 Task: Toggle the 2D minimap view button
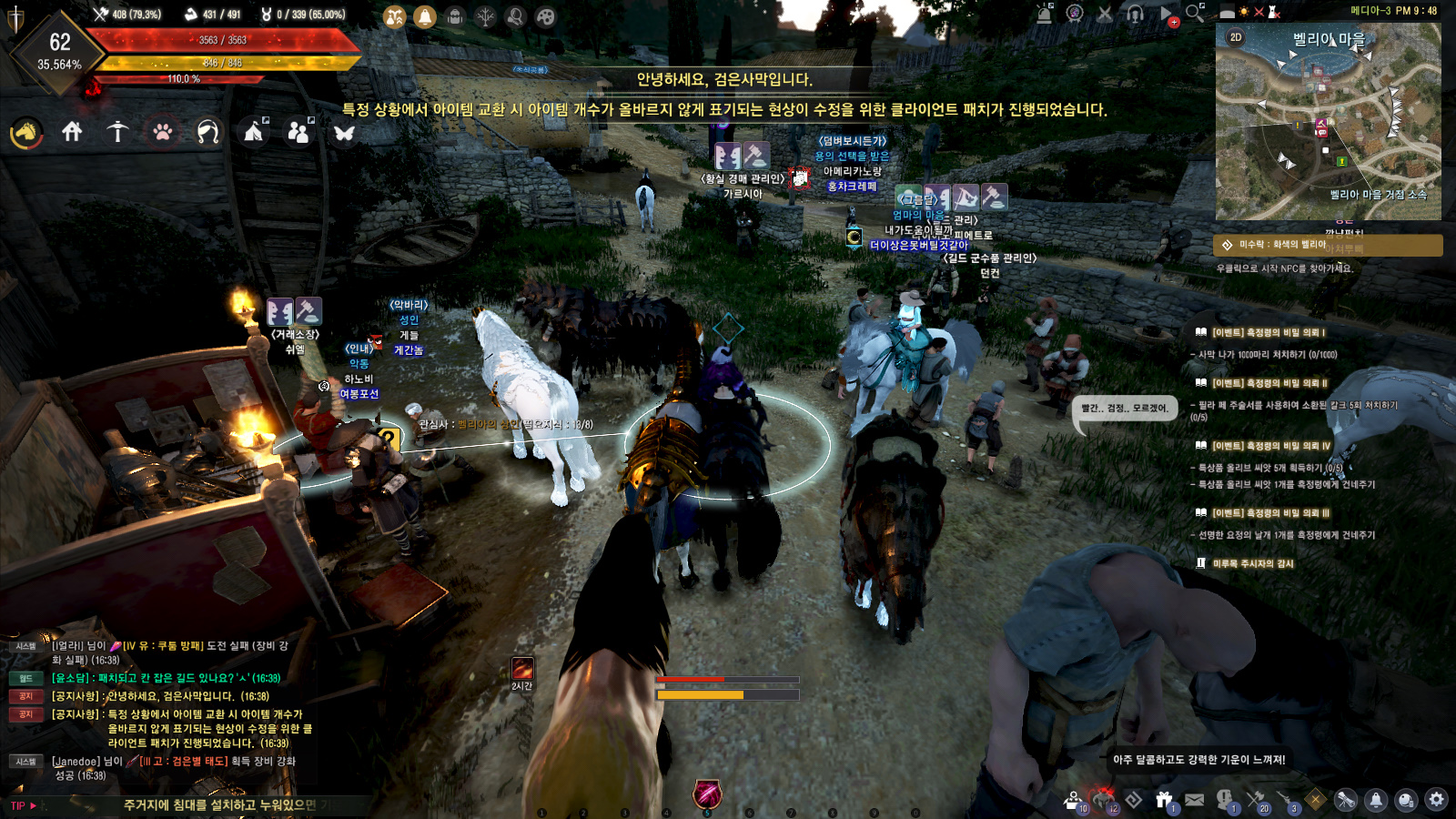[x=1236, y=37]
